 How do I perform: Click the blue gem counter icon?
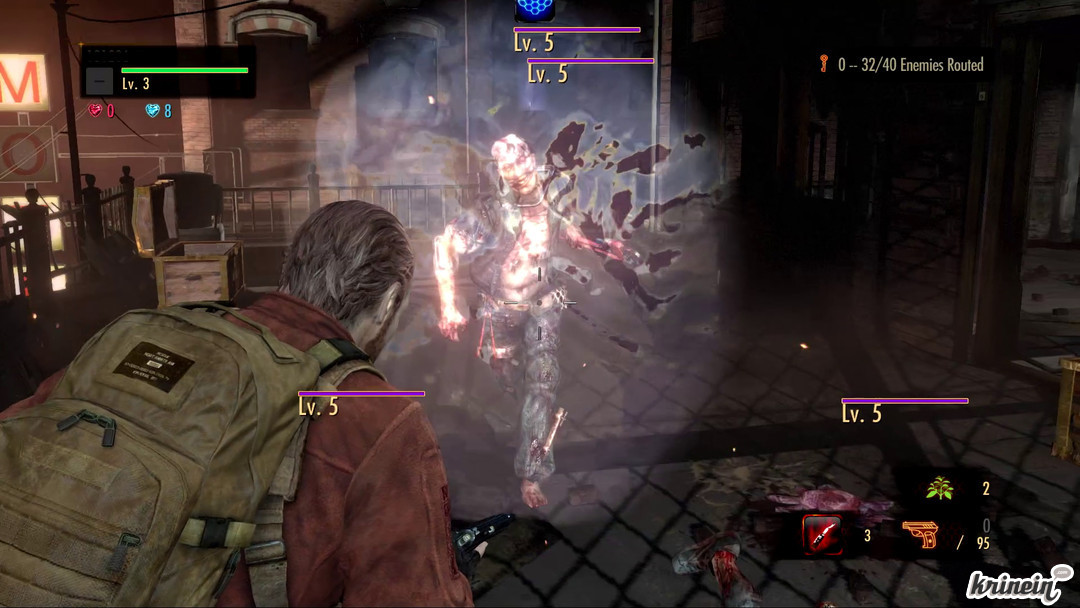[153, 111]
